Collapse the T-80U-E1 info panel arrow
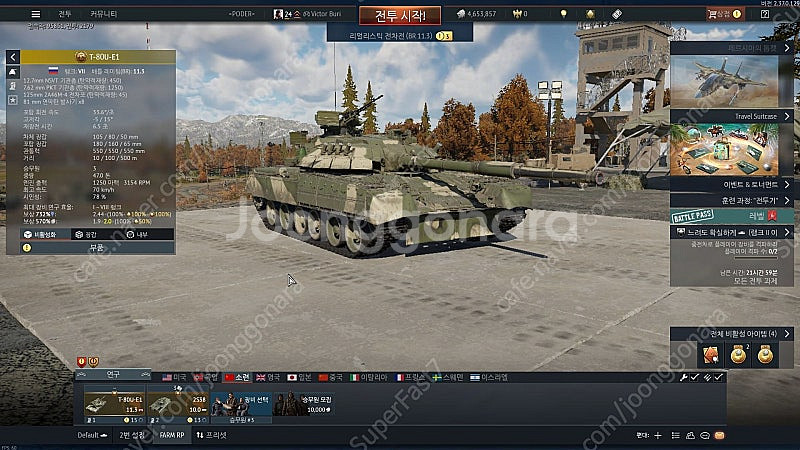Image resolution: width=800 pixels, height=450 pixels. point(12,57)
